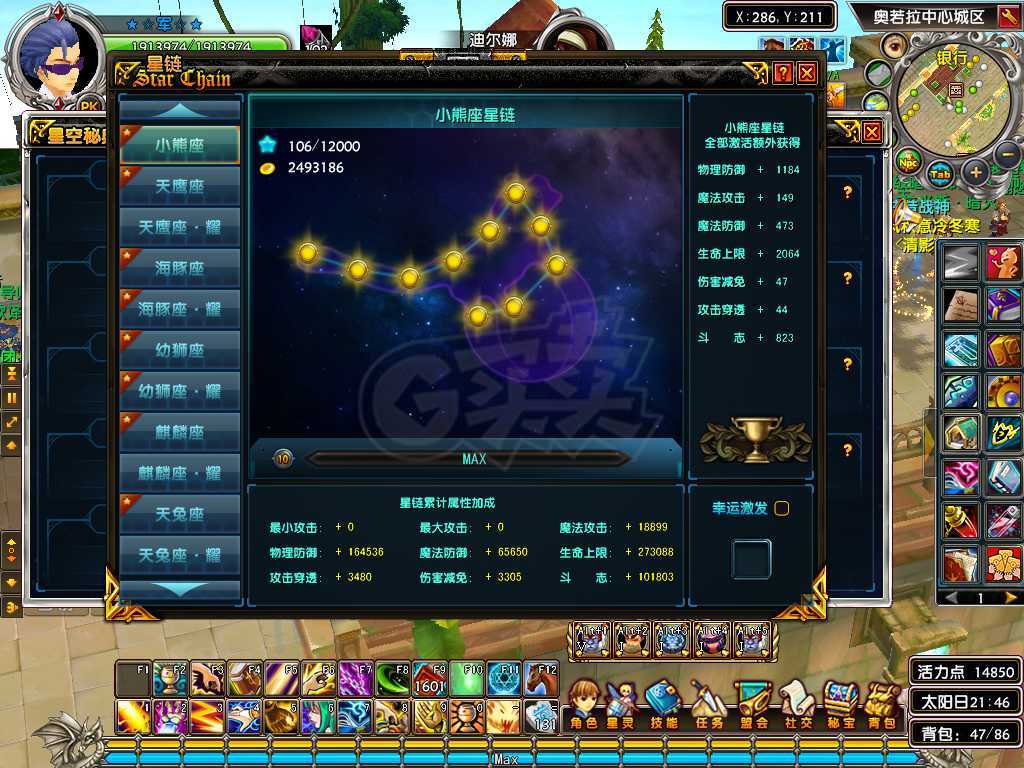Toggle the 幸运激发 checkbox
The width and height of the screenshot is (1024, 768).
click(782, 508)
